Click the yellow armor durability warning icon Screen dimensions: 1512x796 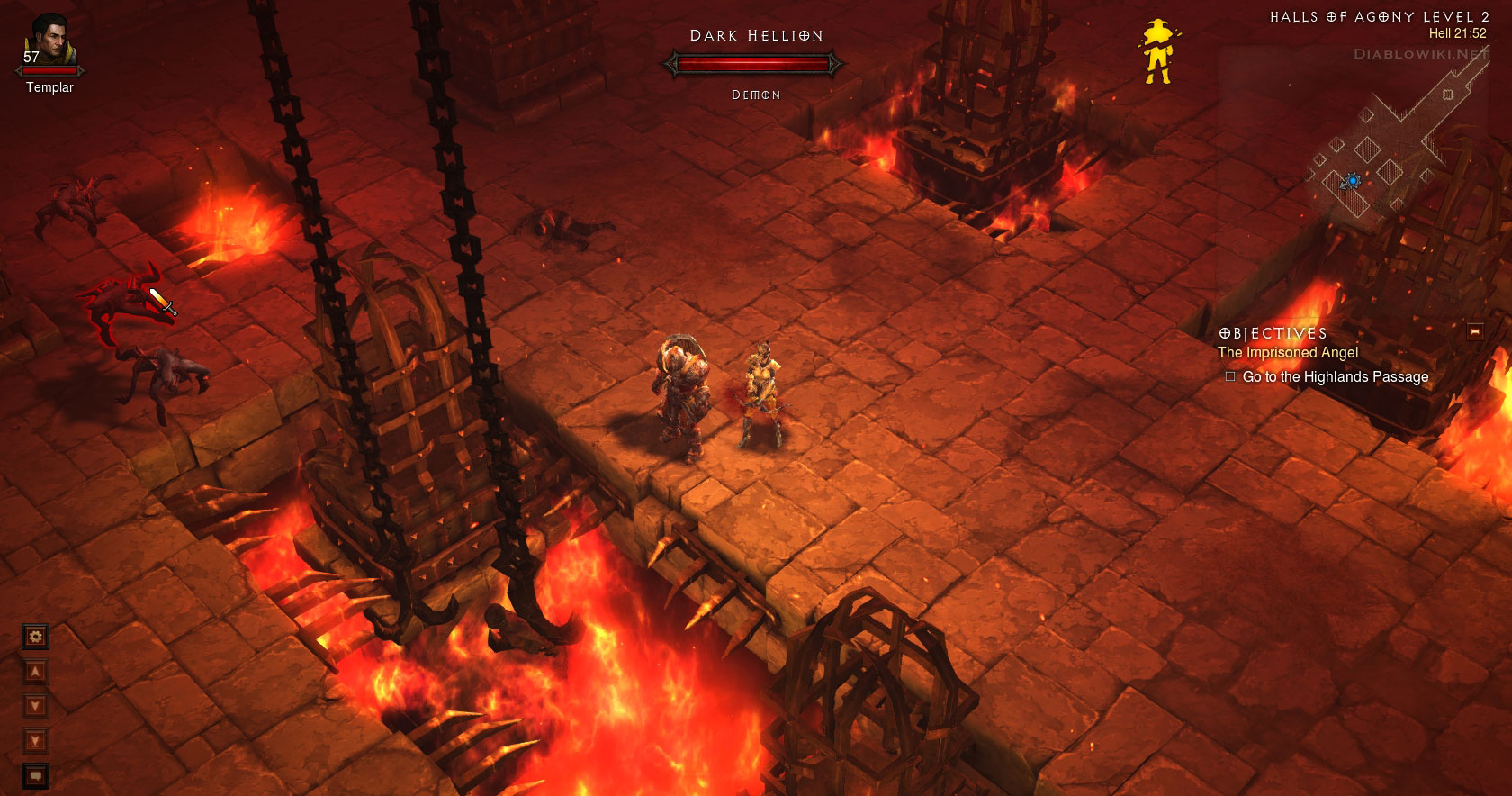[1157, 51]
